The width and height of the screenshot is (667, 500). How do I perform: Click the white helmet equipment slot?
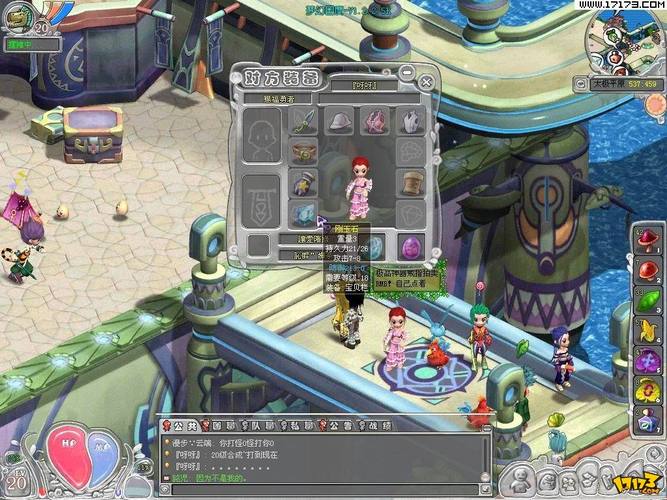coord(341,121)
